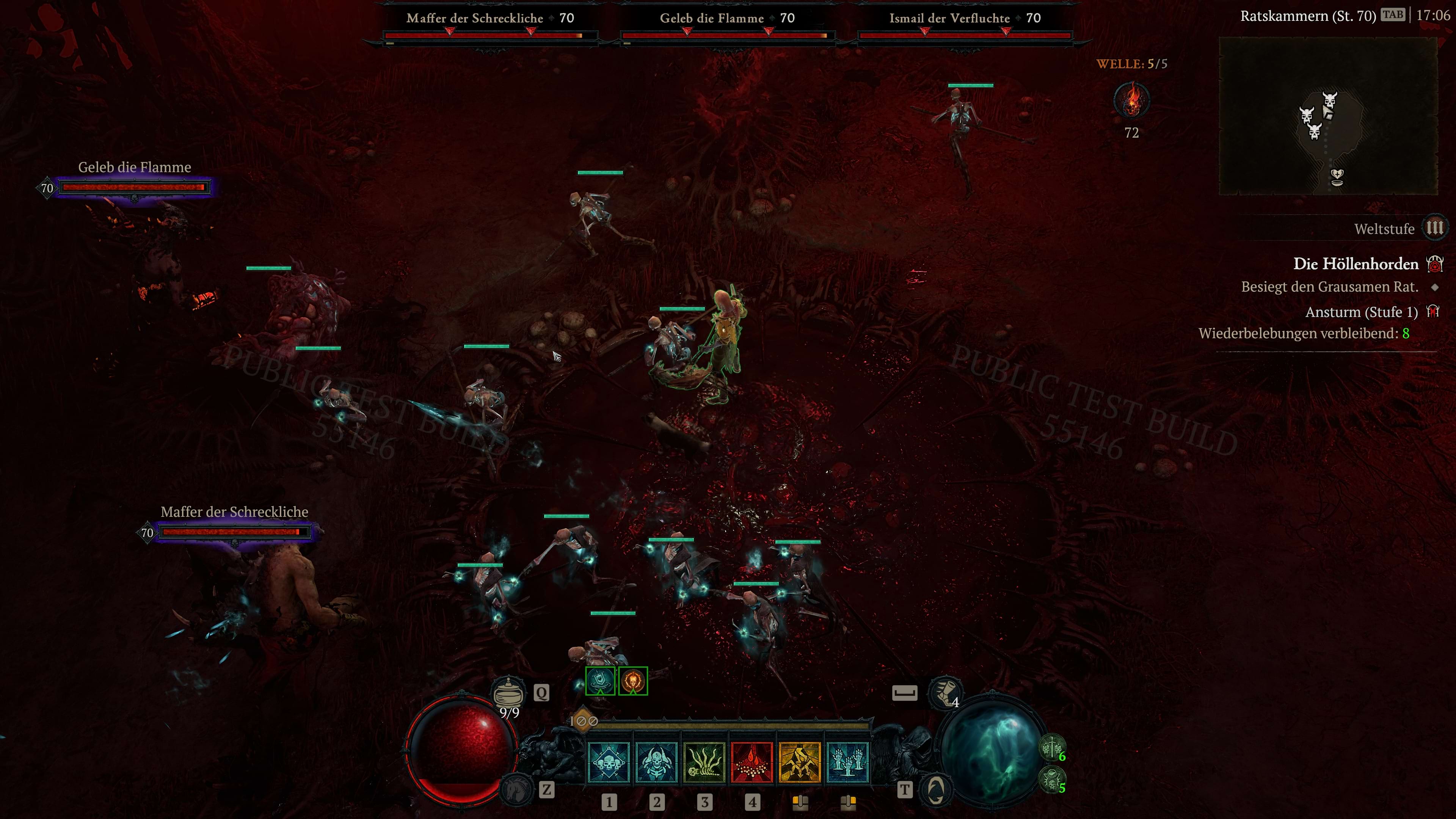The image size is (1456, 819).
Task: Use the yellow downward-arrows skill
Action: click(800, 763)
